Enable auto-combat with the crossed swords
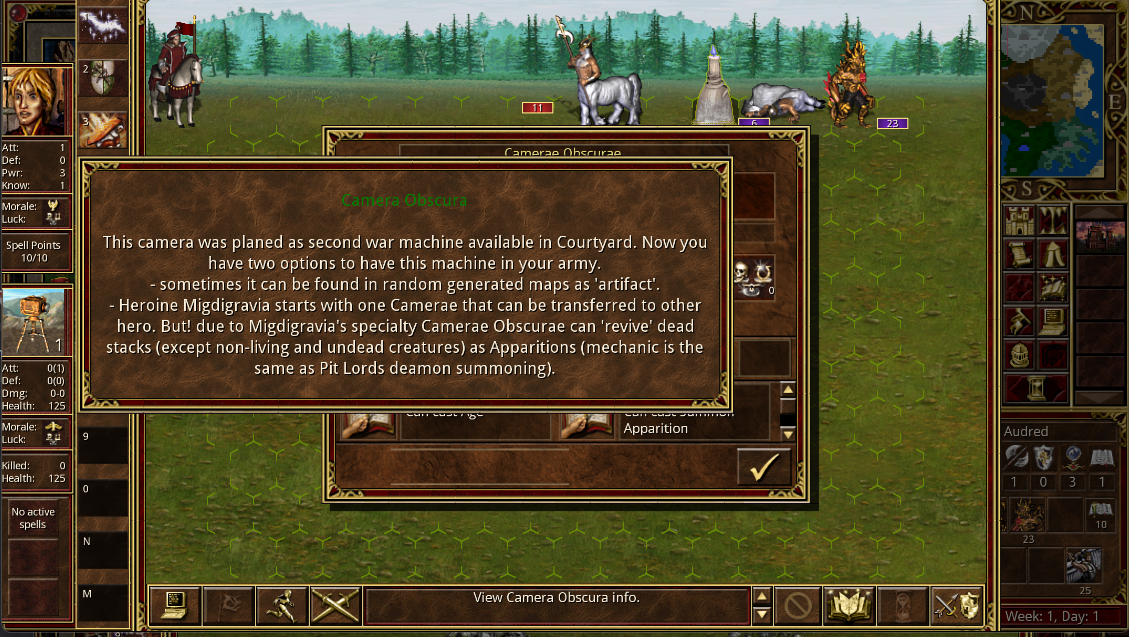1129x637 pixels. [x=335, y=605]
